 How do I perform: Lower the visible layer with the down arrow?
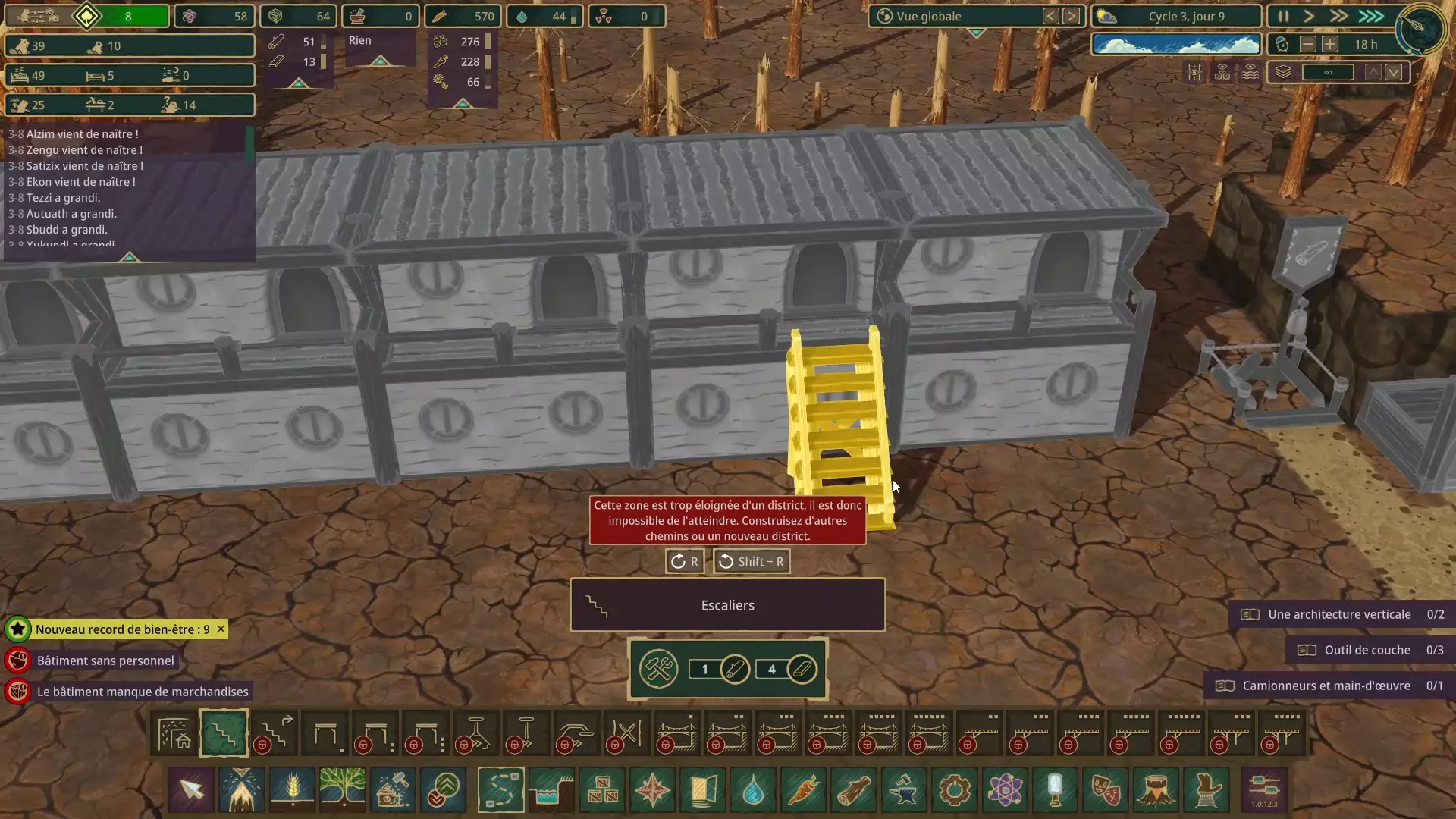click(1394, 72)
